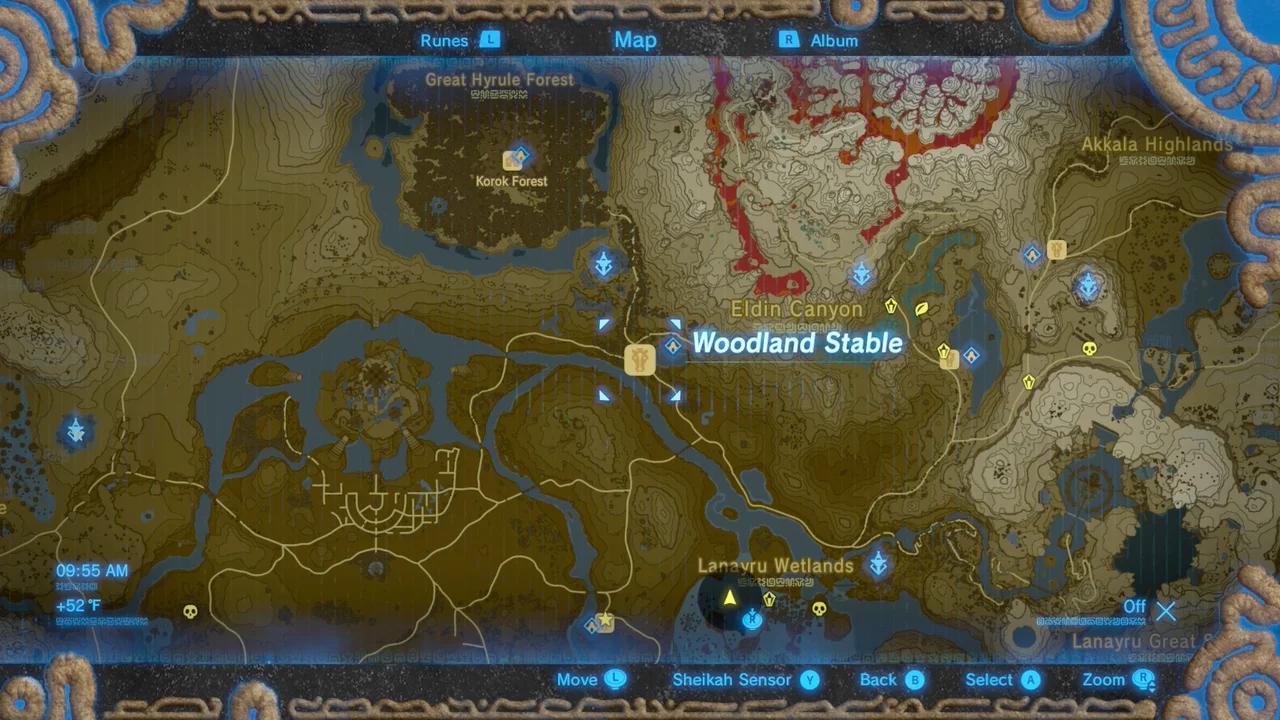
Task: Click the Map title at top center
Action: (635, 40)
